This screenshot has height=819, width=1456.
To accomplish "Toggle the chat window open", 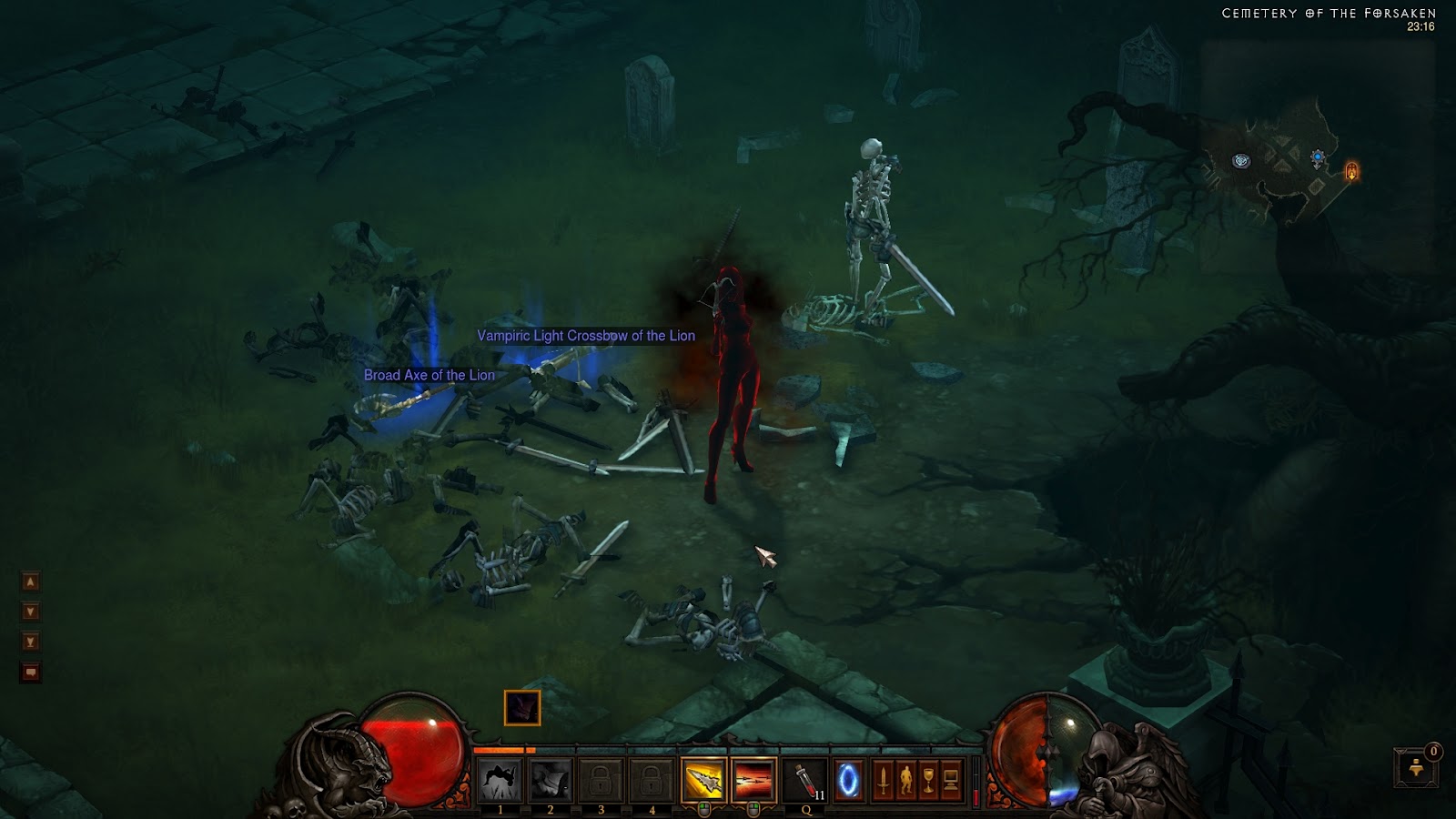I will tap(31, 671).
